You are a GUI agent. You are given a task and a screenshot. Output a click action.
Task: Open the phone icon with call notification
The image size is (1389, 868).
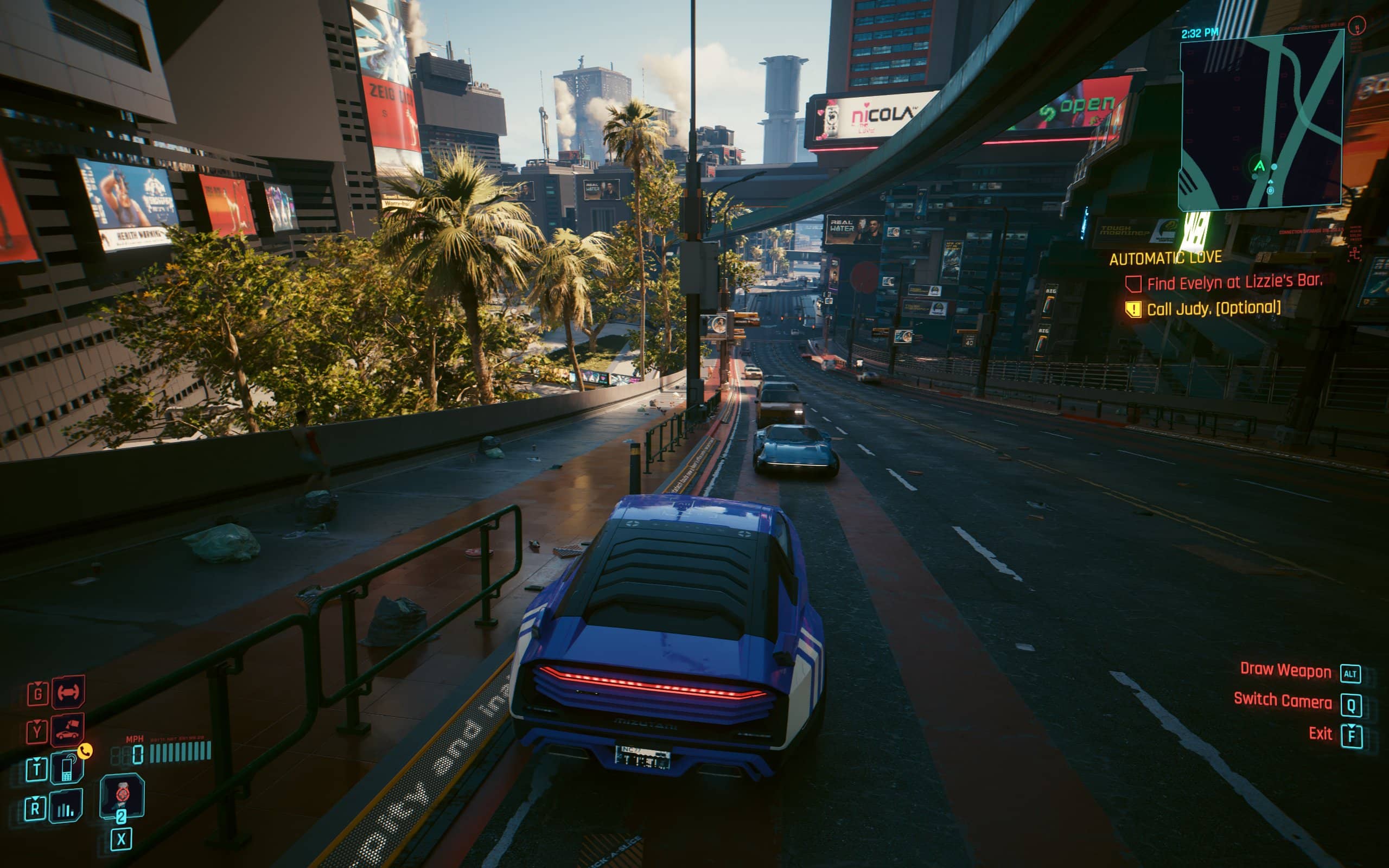[67, 768]
